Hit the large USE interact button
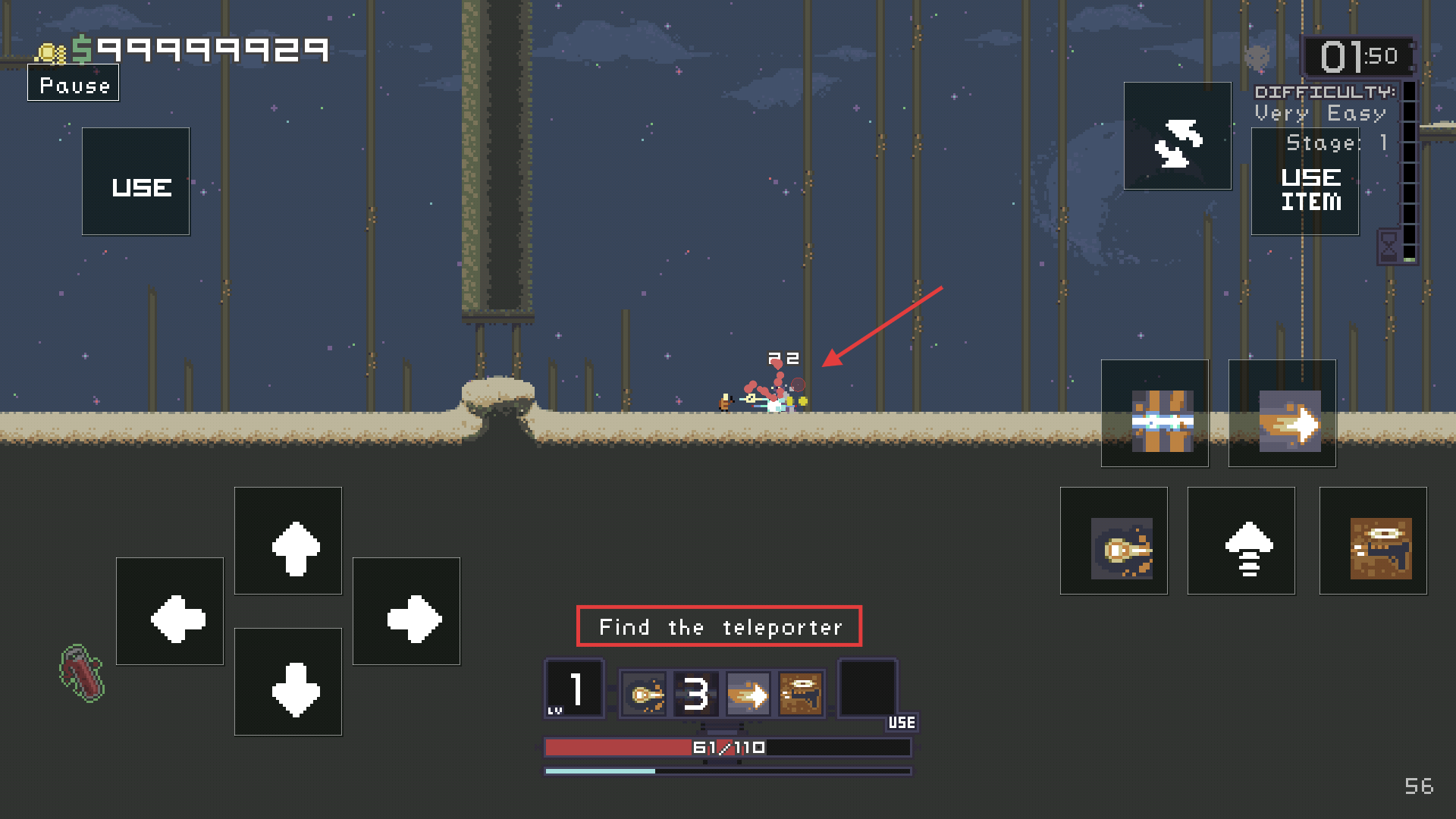The width and height of the screenshot is (1456, 819). coord(136,182)
